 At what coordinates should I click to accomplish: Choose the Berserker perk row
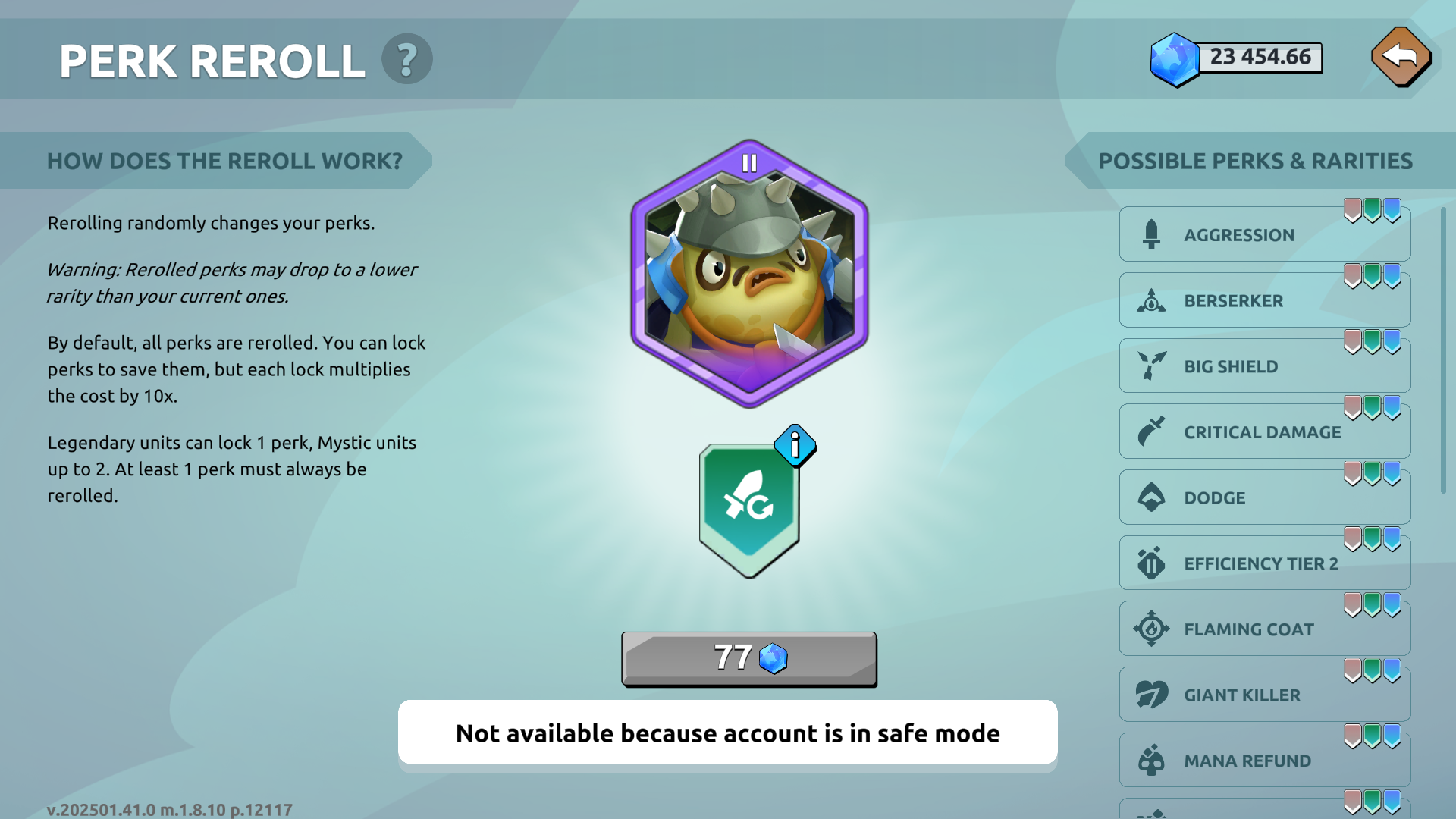click(1264, 301)
